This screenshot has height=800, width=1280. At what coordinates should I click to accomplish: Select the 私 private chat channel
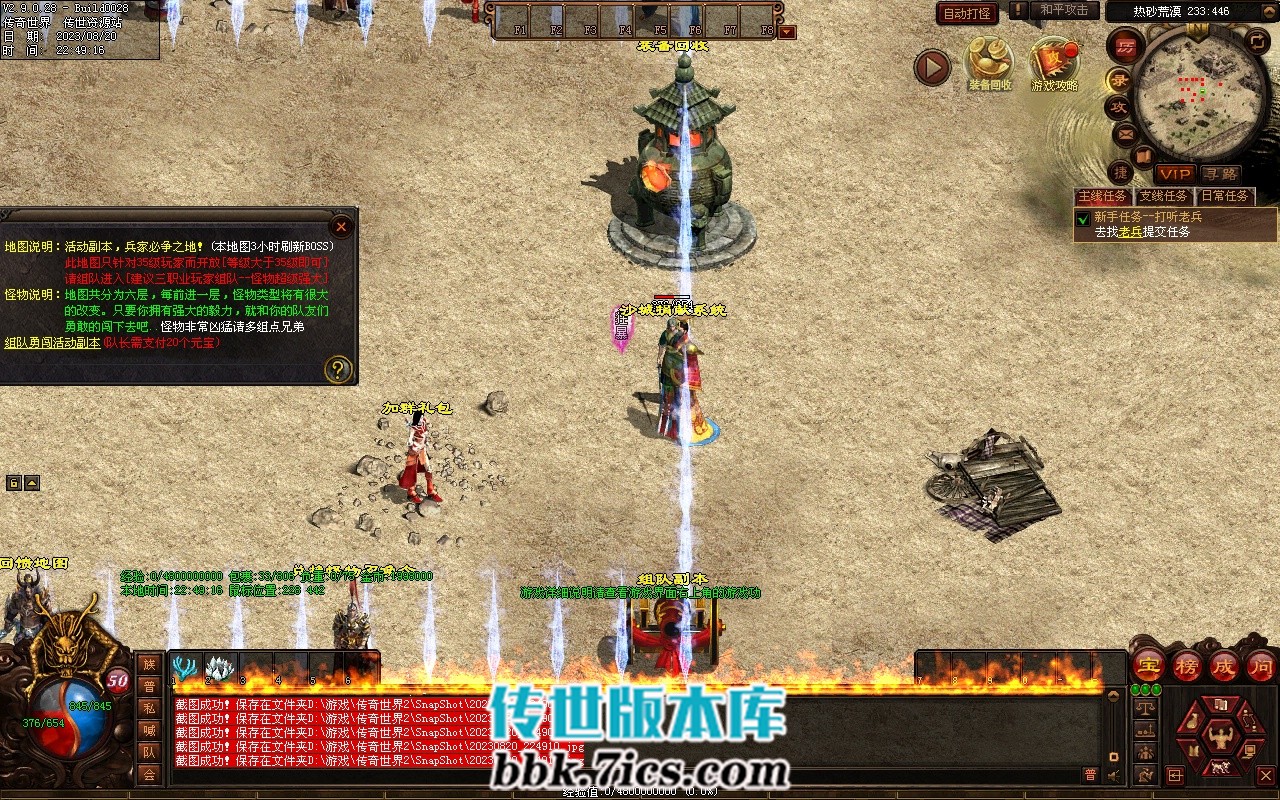tap(149, 708)
